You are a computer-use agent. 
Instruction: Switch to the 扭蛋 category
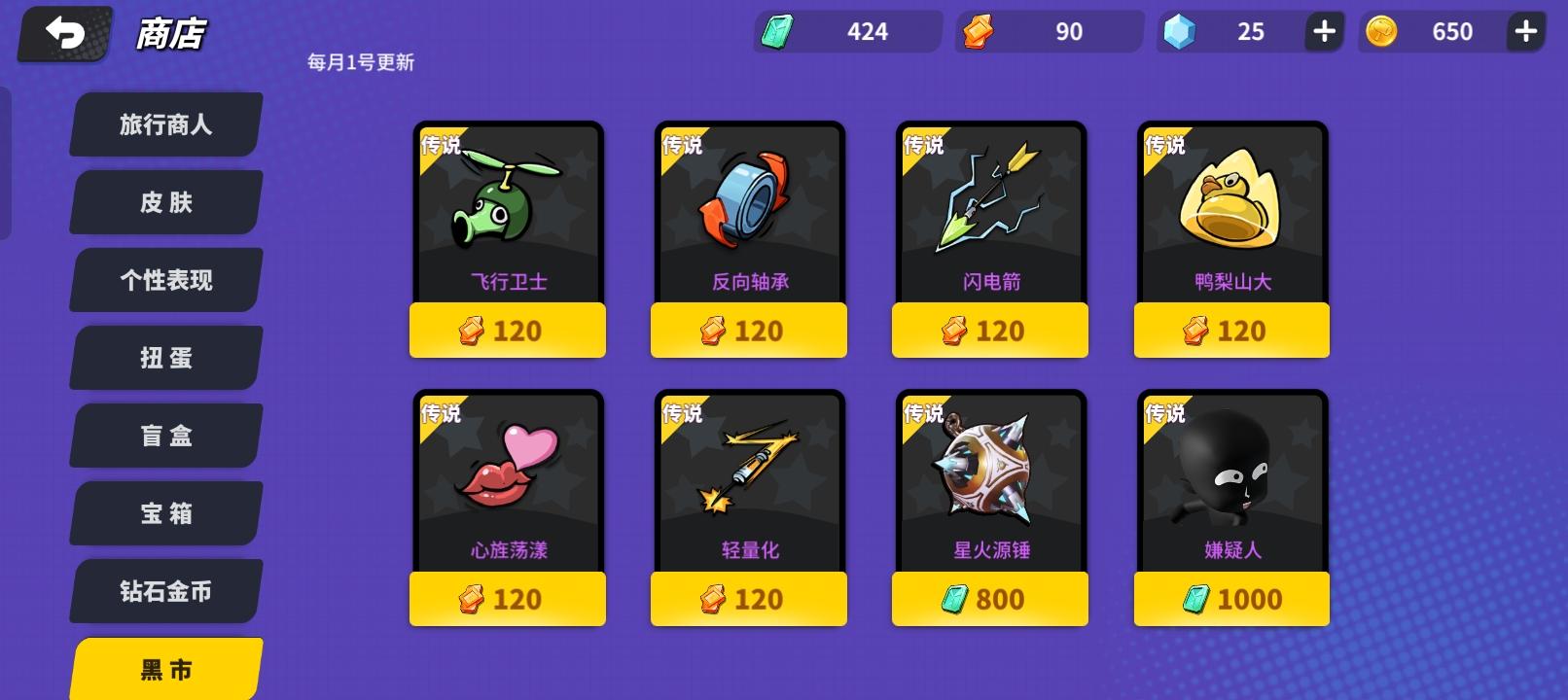click(x=163, y=358)
